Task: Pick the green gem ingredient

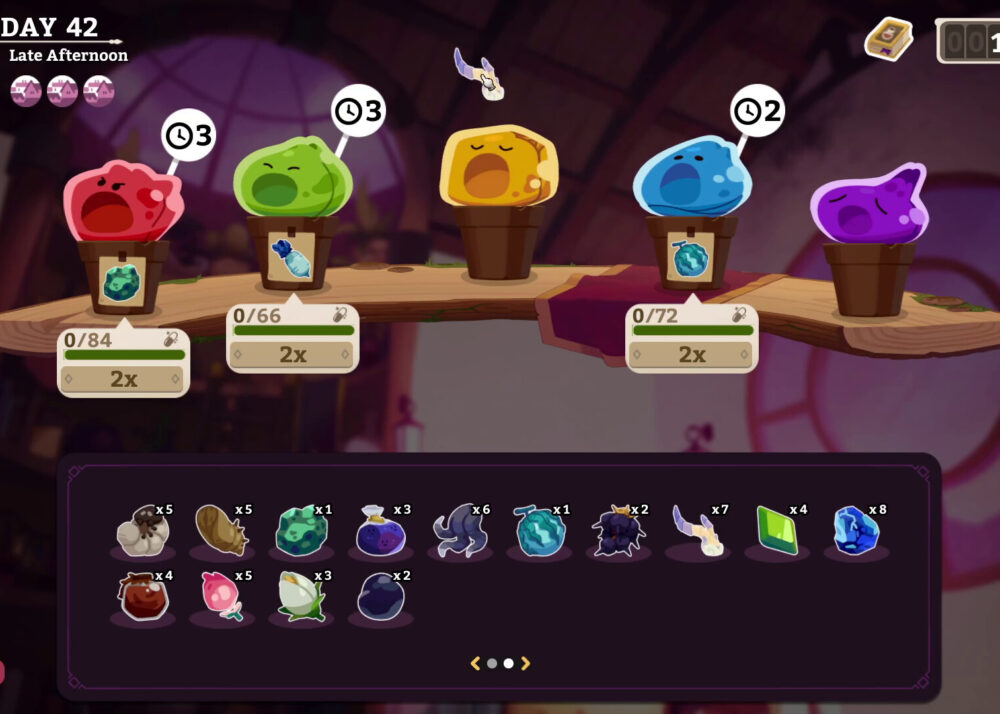Action: (778, 530)
